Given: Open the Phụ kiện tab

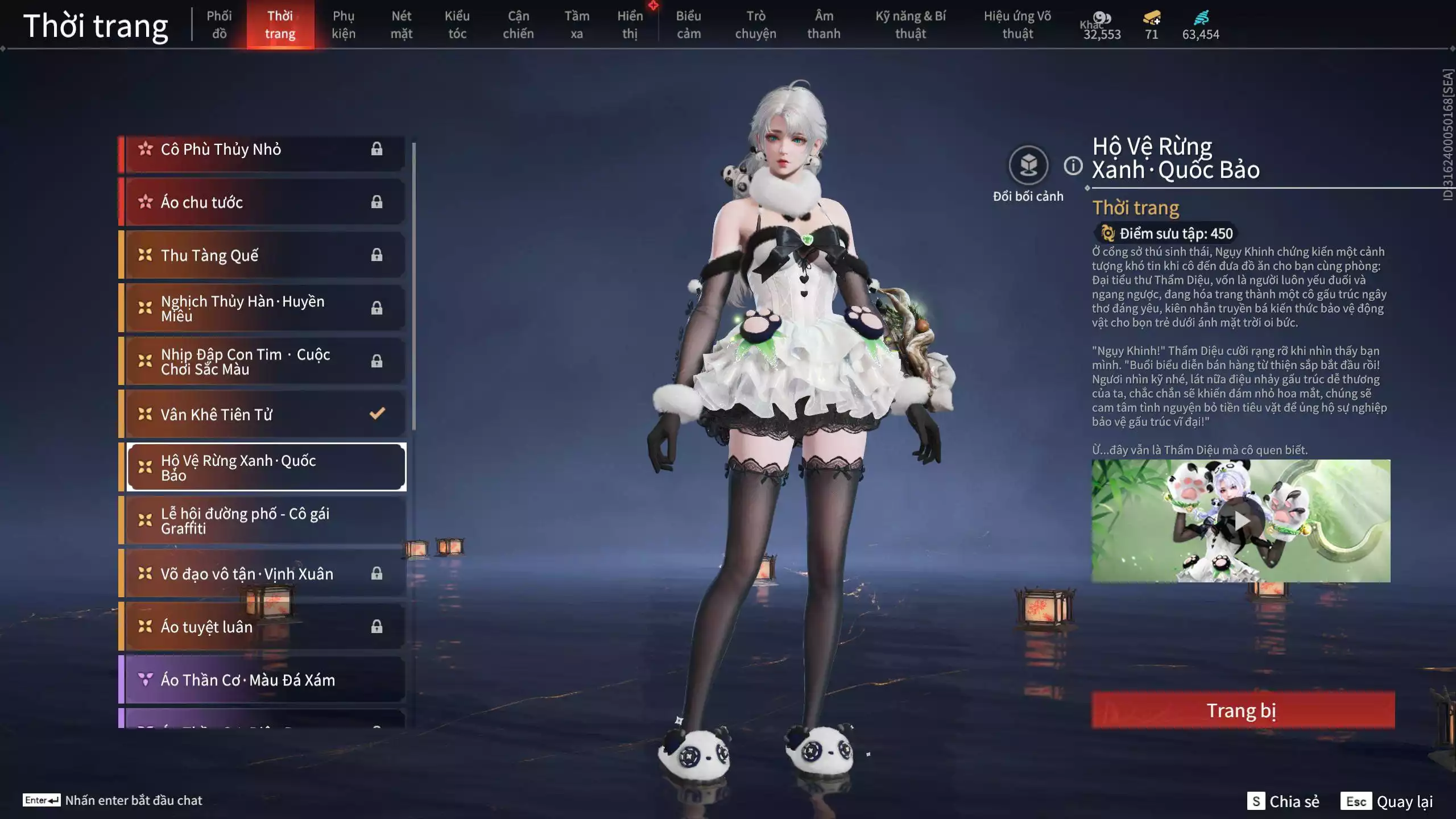Looking at the screenshot, I should click(x=344, y=25).
